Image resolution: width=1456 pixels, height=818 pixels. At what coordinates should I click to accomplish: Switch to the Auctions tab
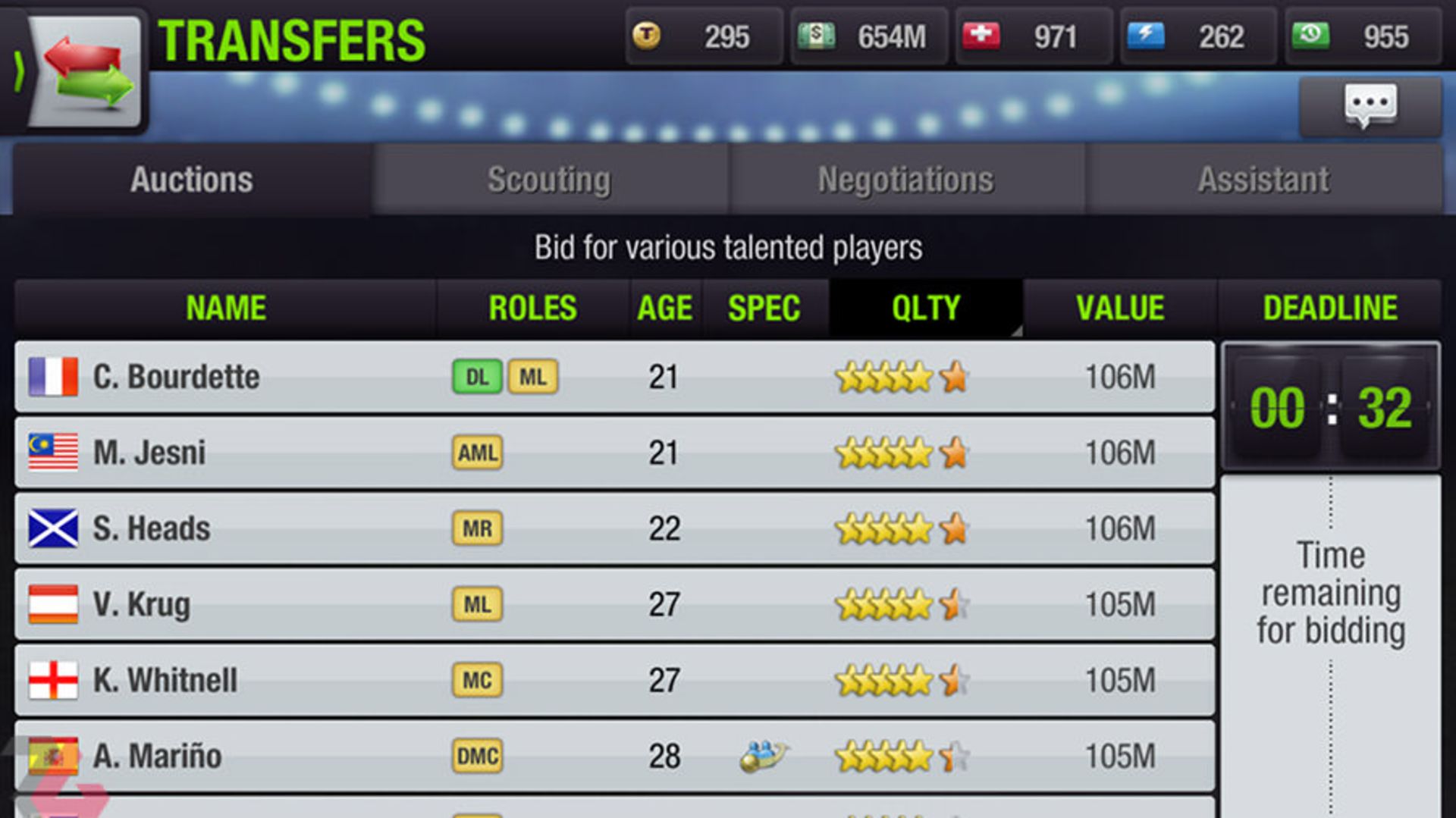191,180
